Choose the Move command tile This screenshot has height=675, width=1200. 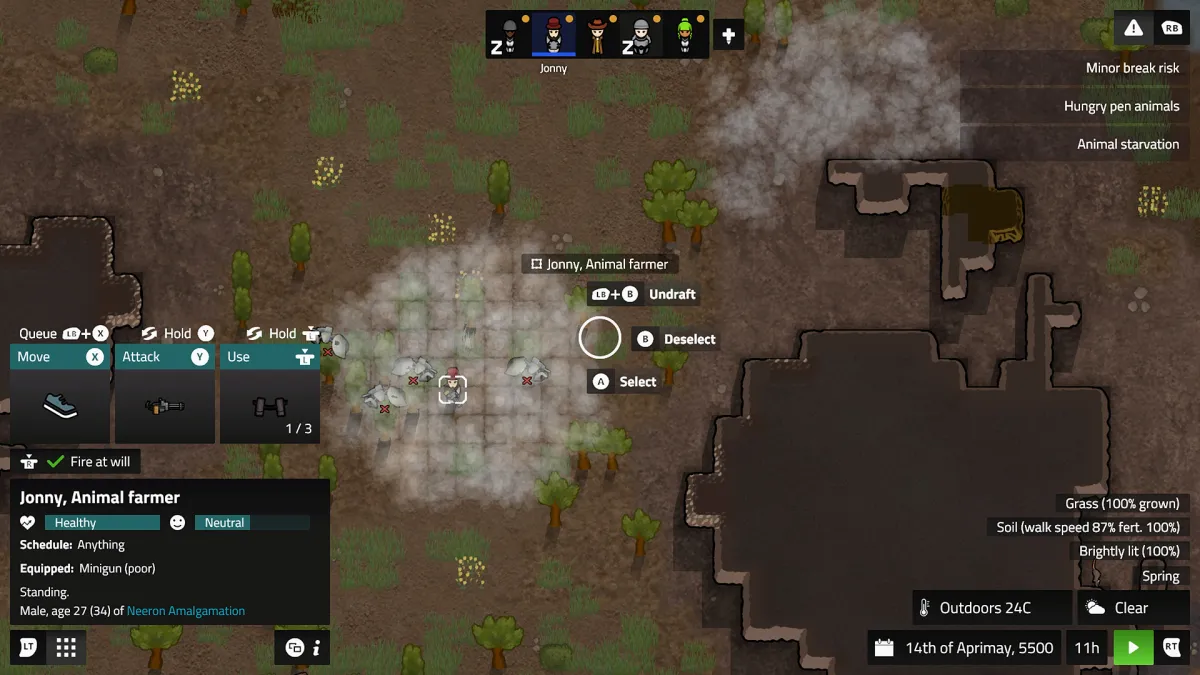[x=60, y=394]
